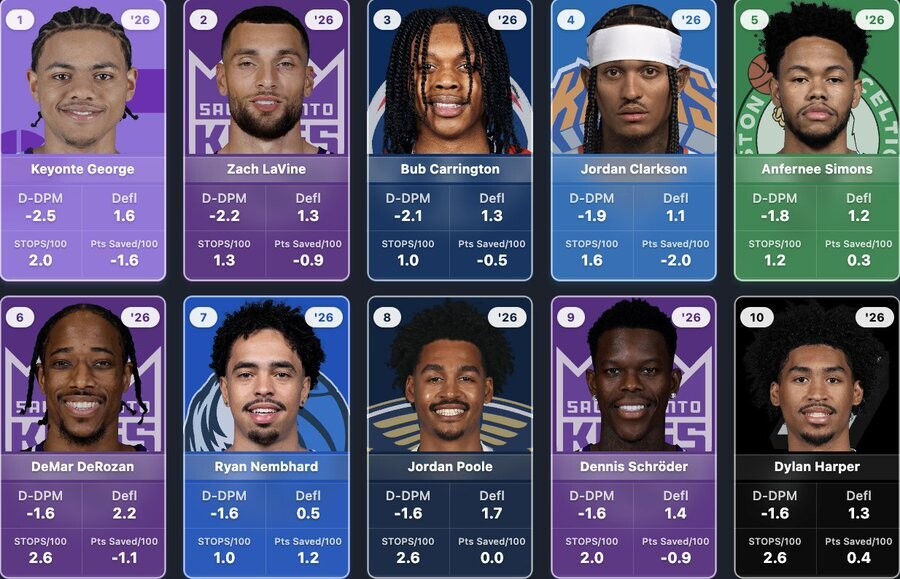Open the Dennis Schröder card

pyautogui.click(x=634, y=437)
